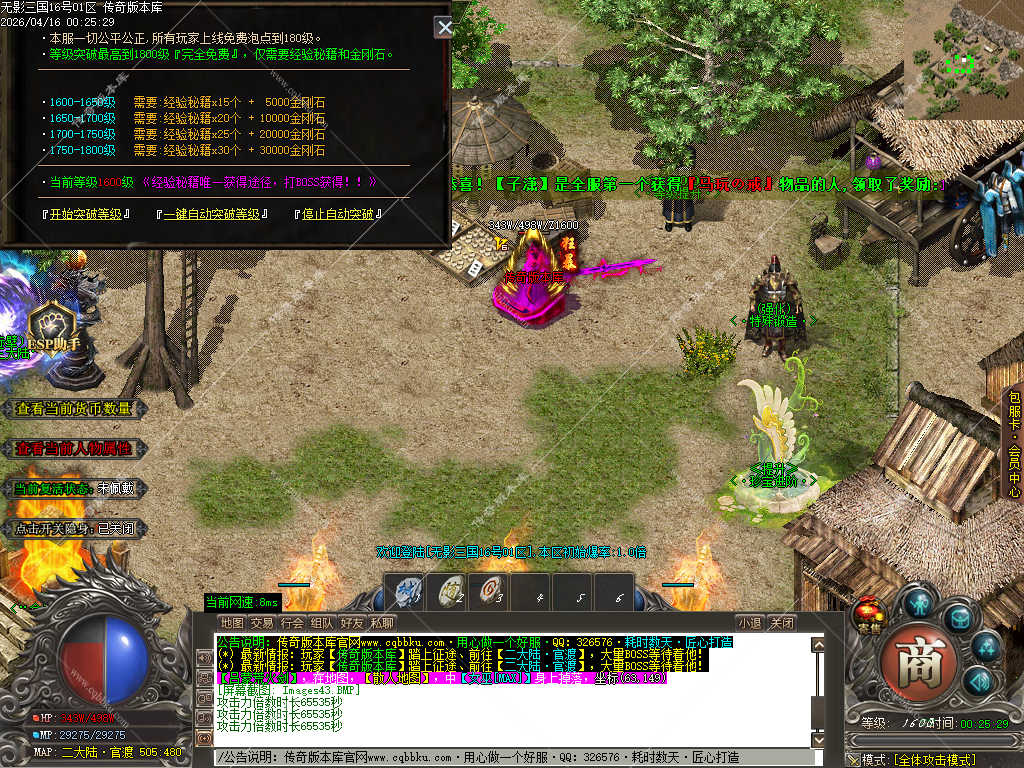Image resolution: width=1024 pixels, height=768 pixels.
Task: Open the 私聊 private chat tab
Action: click(381, 623)
